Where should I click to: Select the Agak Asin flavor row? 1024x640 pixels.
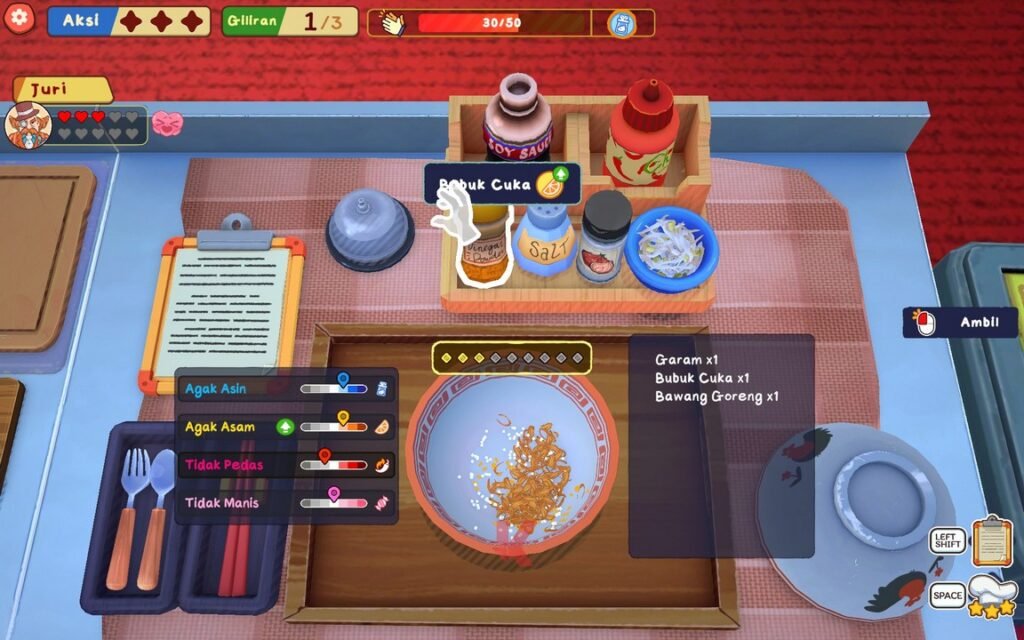coord(287,388)
